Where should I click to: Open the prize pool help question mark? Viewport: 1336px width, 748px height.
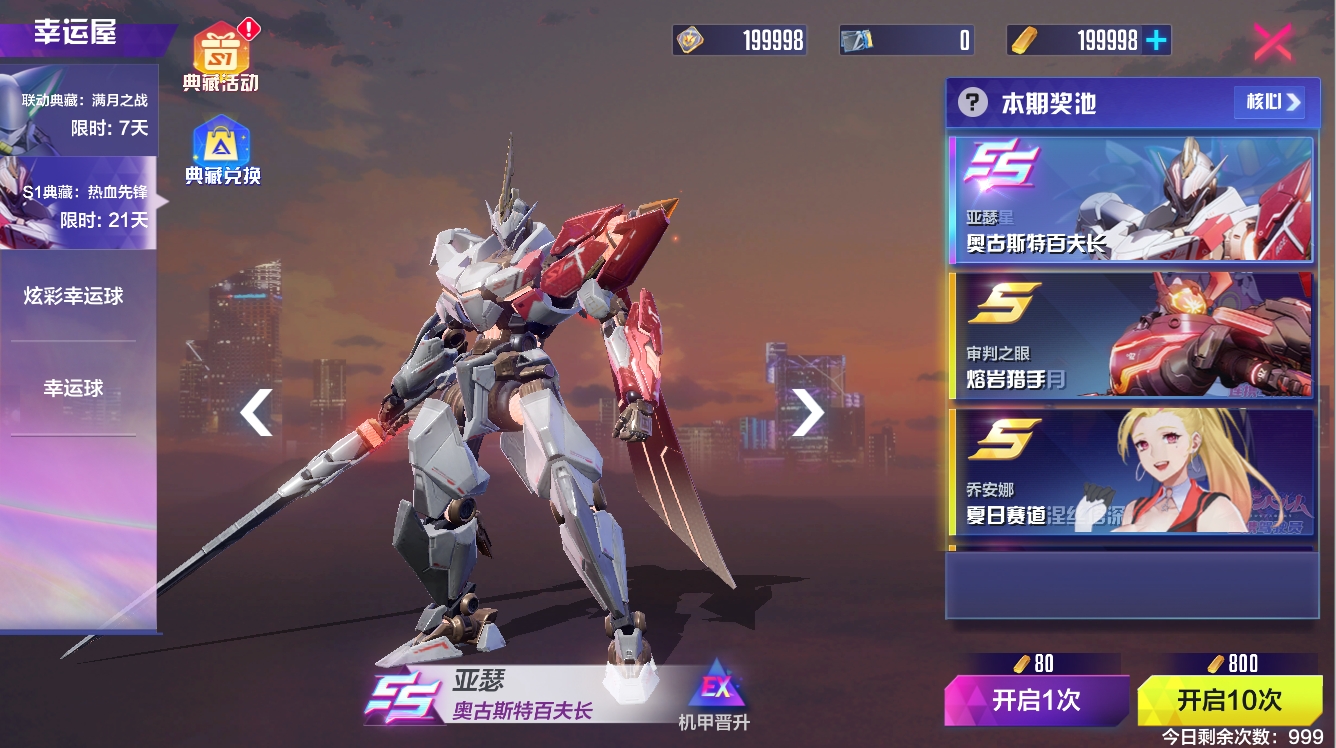pos(972,102)
